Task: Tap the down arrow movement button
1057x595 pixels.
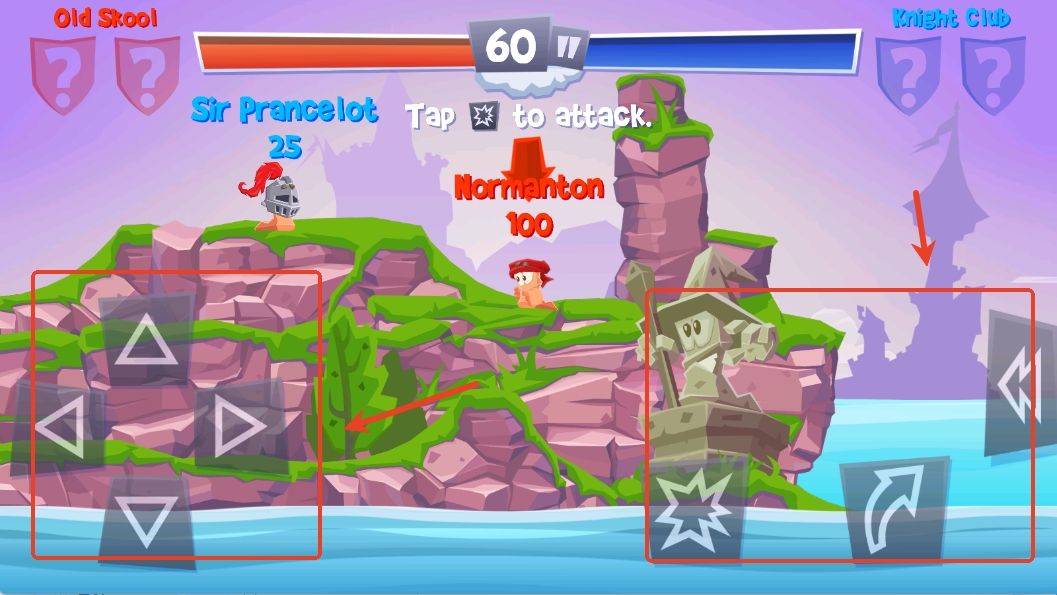Action: [146, 520]
